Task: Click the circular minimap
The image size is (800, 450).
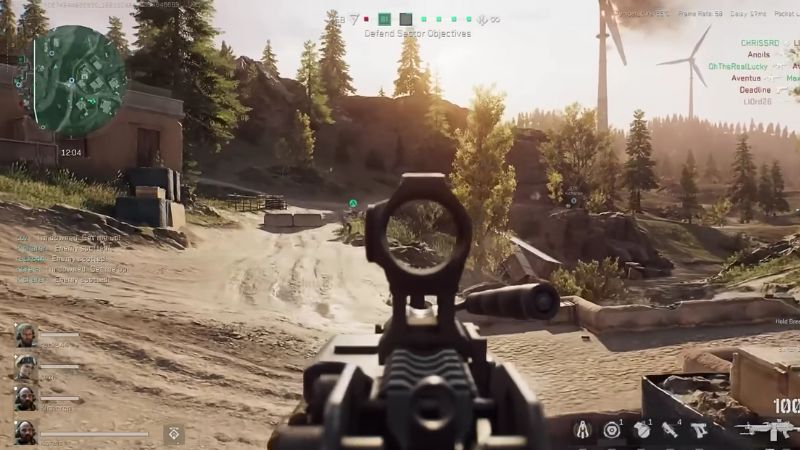Action: point(80,80)
